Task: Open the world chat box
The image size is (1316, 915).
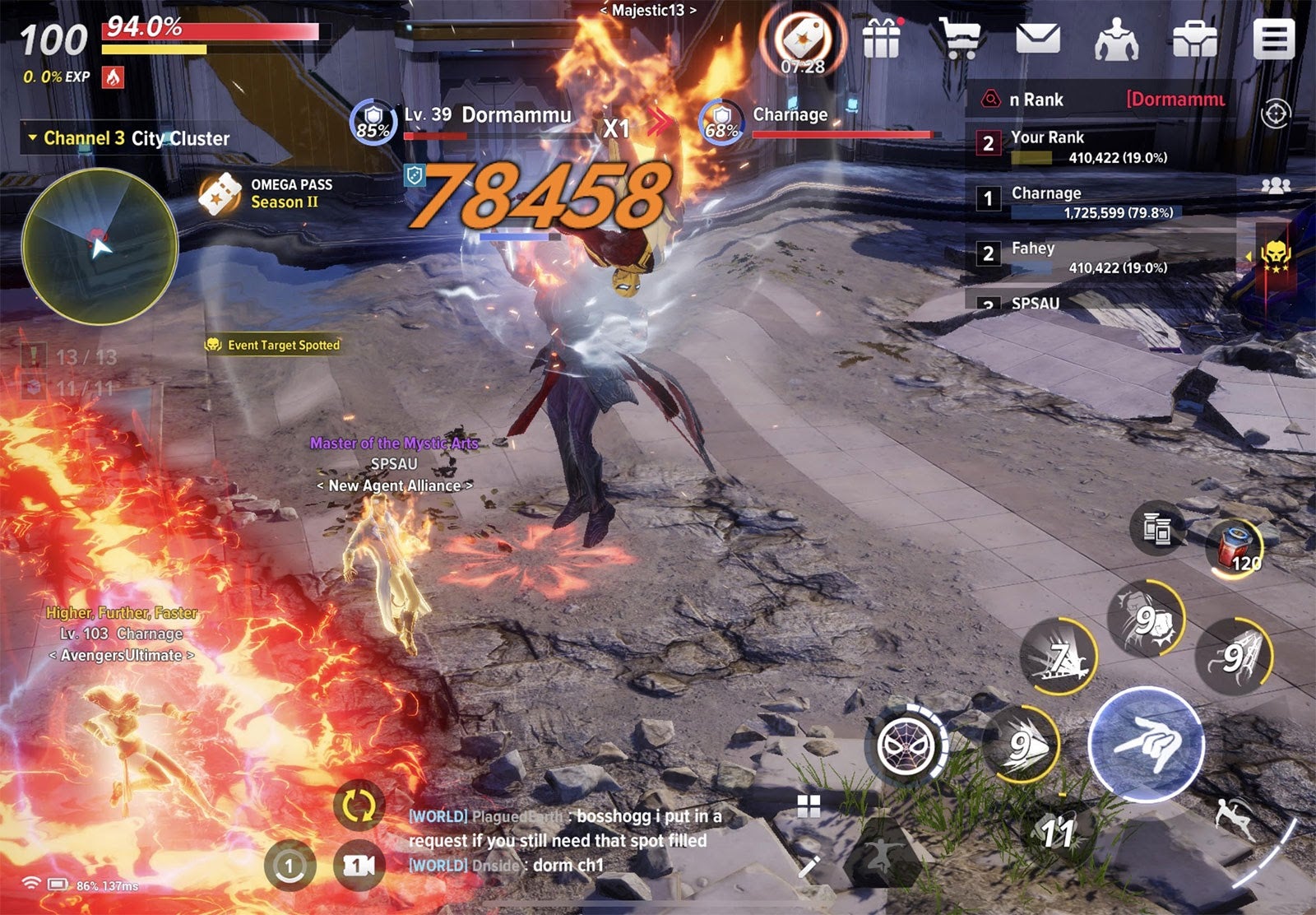Action: (568, 840)
